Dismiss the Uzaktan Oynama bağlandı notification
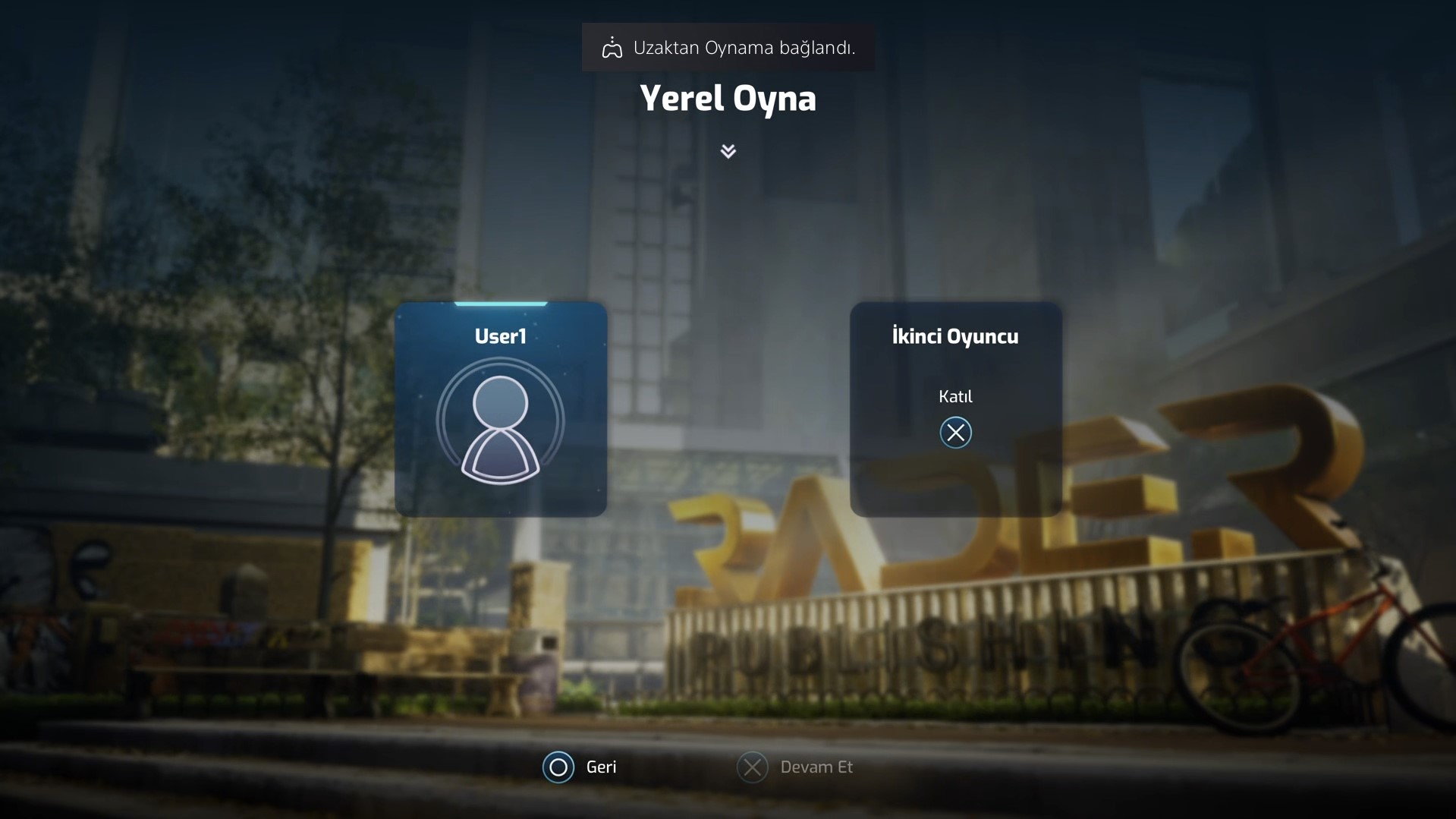 (728, 48)
